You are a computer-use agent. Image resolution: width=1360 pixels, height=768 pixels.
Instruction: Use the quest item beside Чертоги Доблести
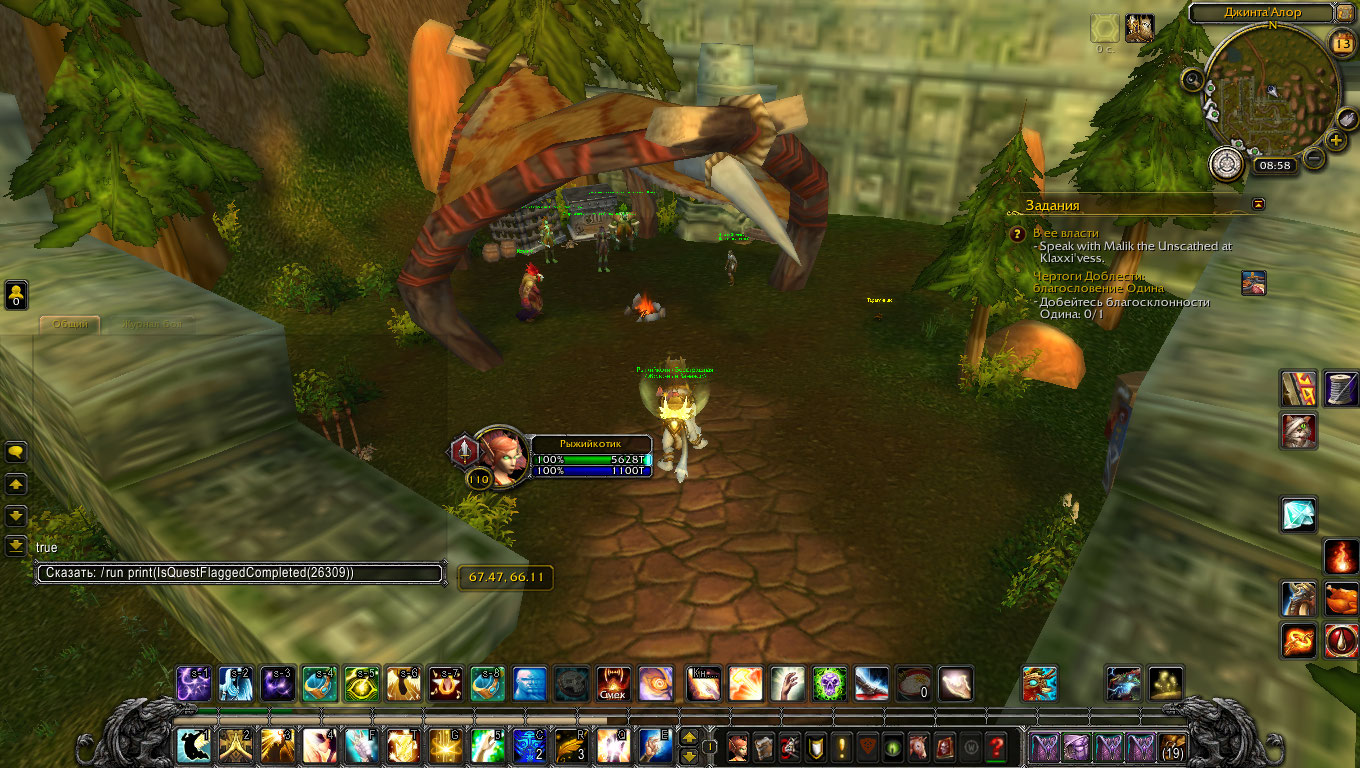(1253, 282)
